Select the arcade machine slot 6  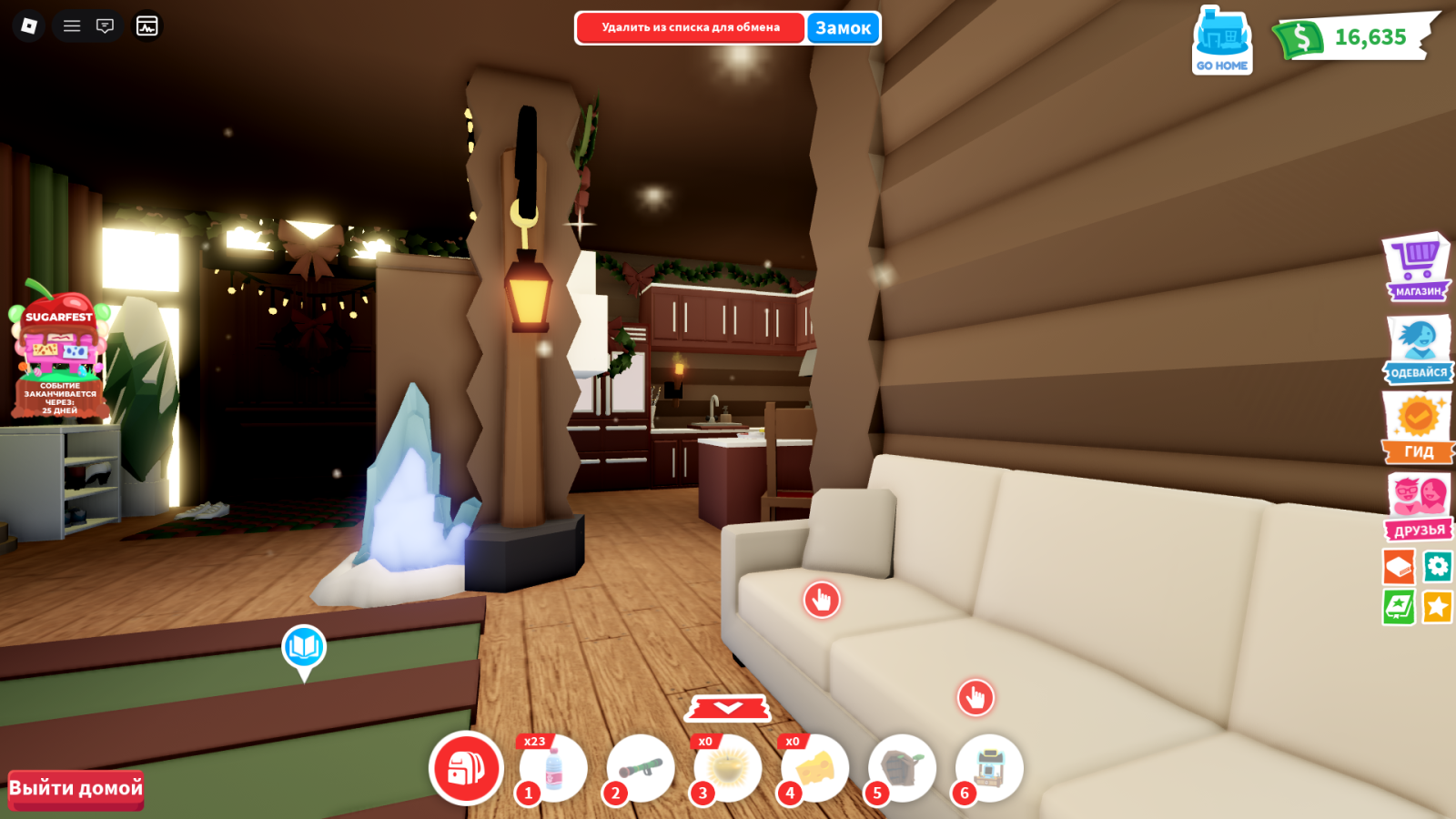[x=989, y=769]
